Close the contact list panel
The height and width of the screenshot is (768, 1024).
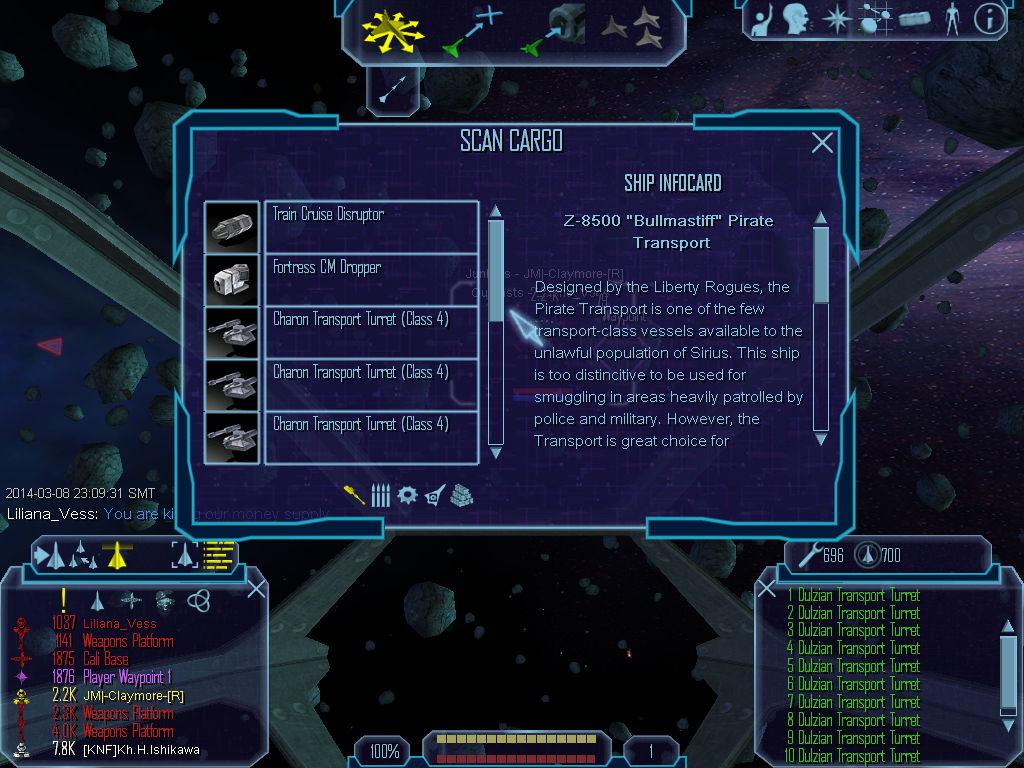pyautogui.click(x=256, y=588)
